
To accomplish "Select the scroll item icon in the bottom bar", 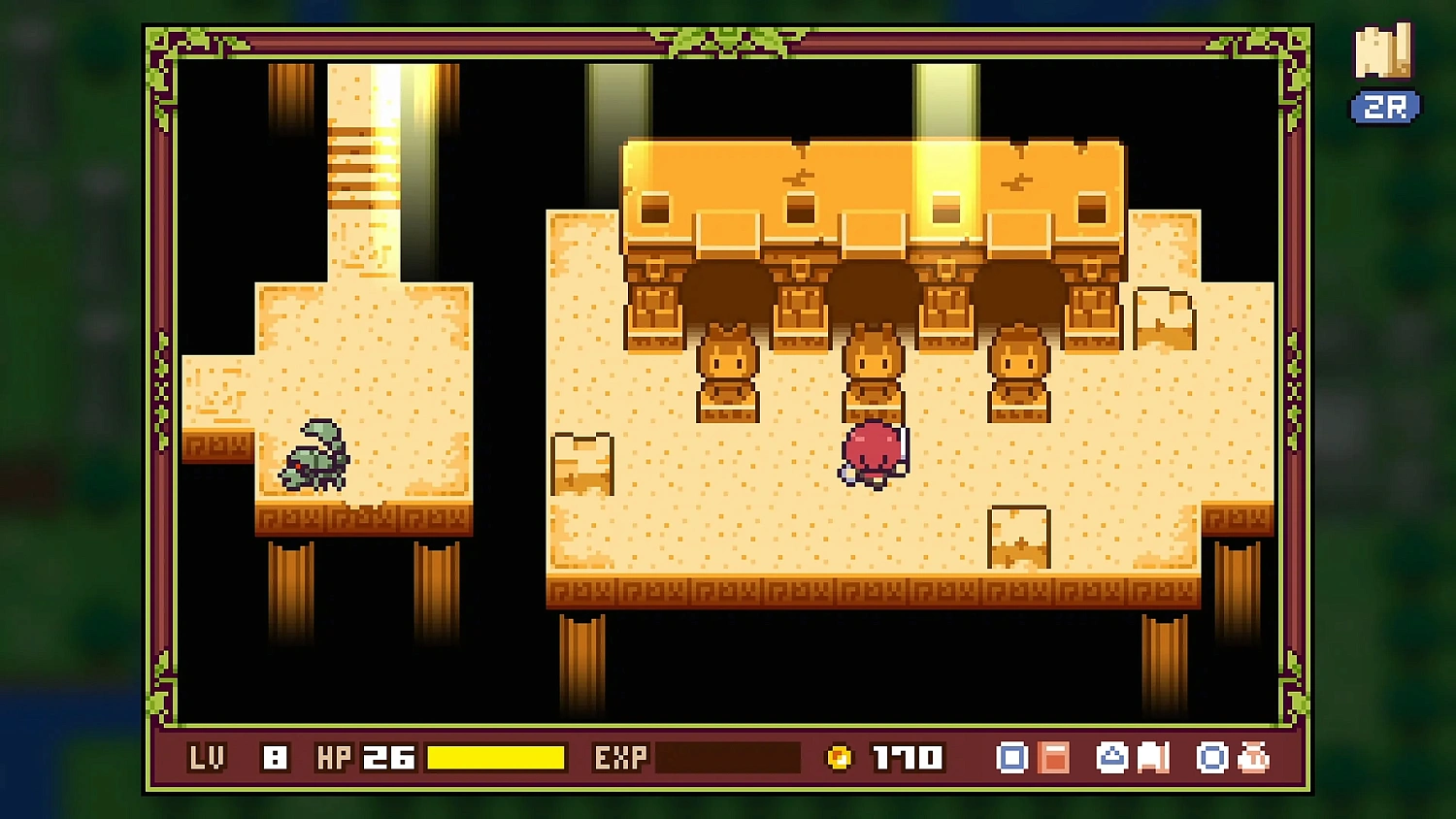I will [x=1153, y=757].
